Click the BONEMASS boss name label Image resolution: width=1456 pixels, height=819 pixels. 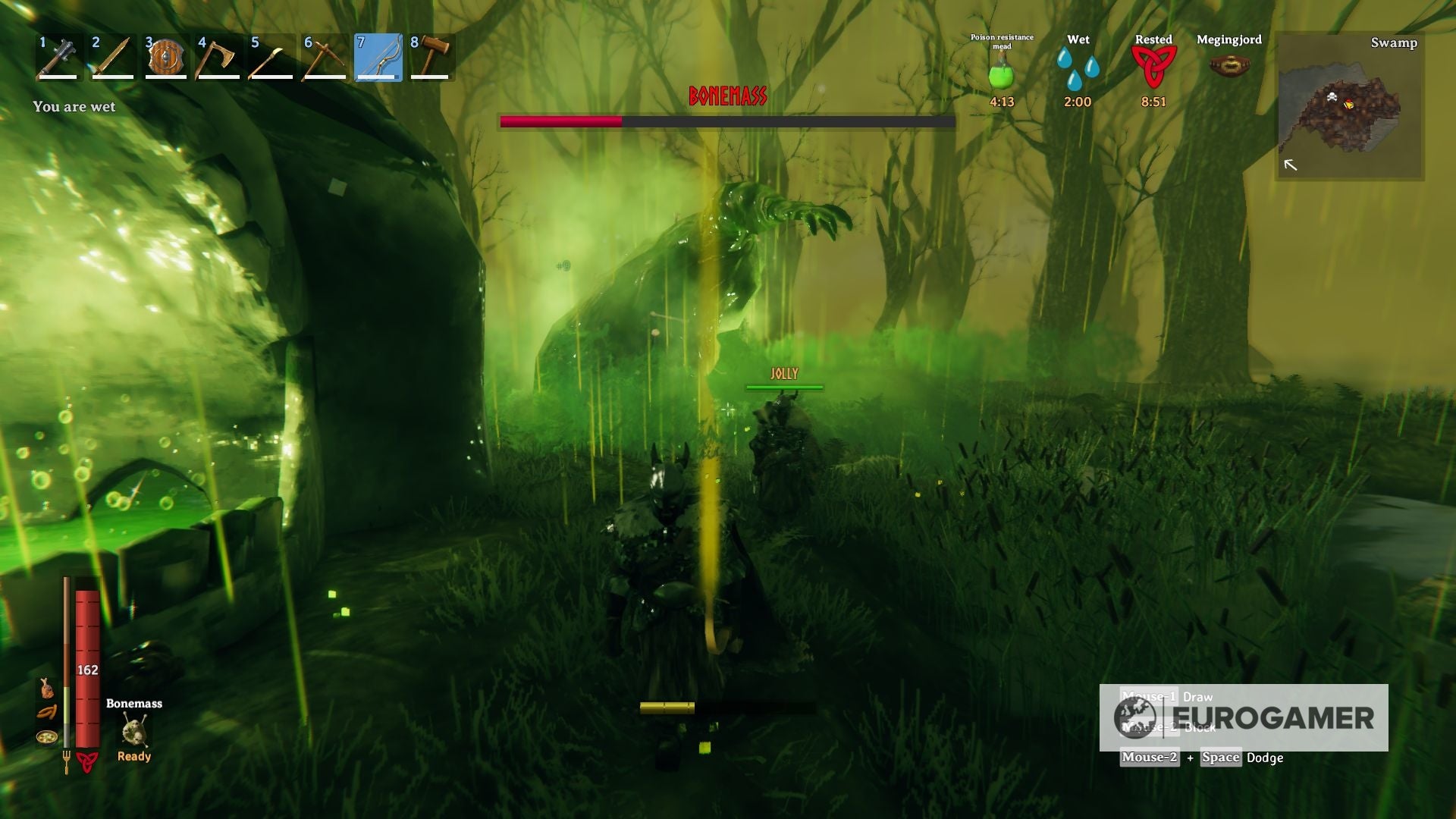(726, 95)
